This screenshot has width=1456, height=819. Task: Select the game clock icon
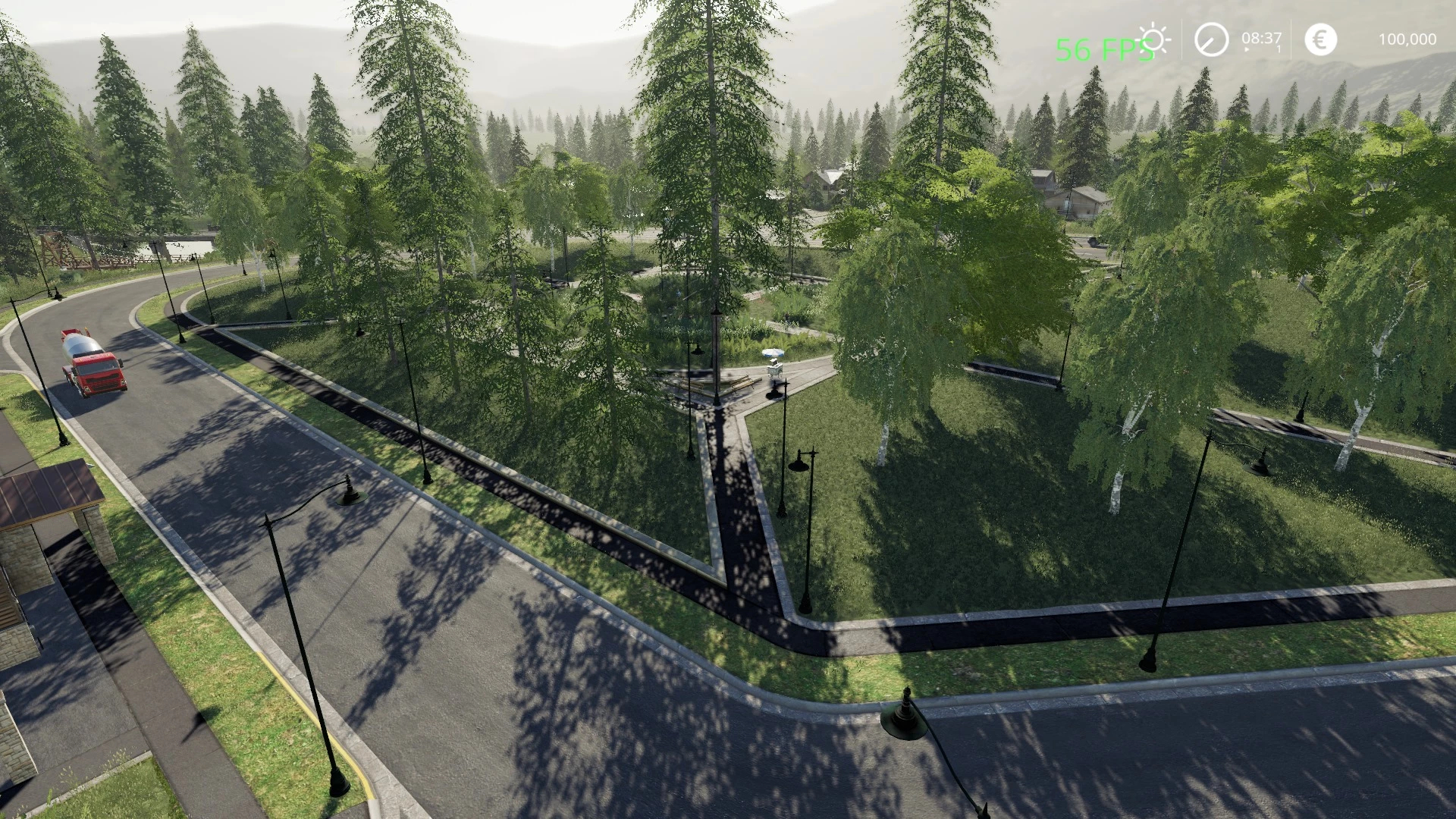(x=1211, y=39)
